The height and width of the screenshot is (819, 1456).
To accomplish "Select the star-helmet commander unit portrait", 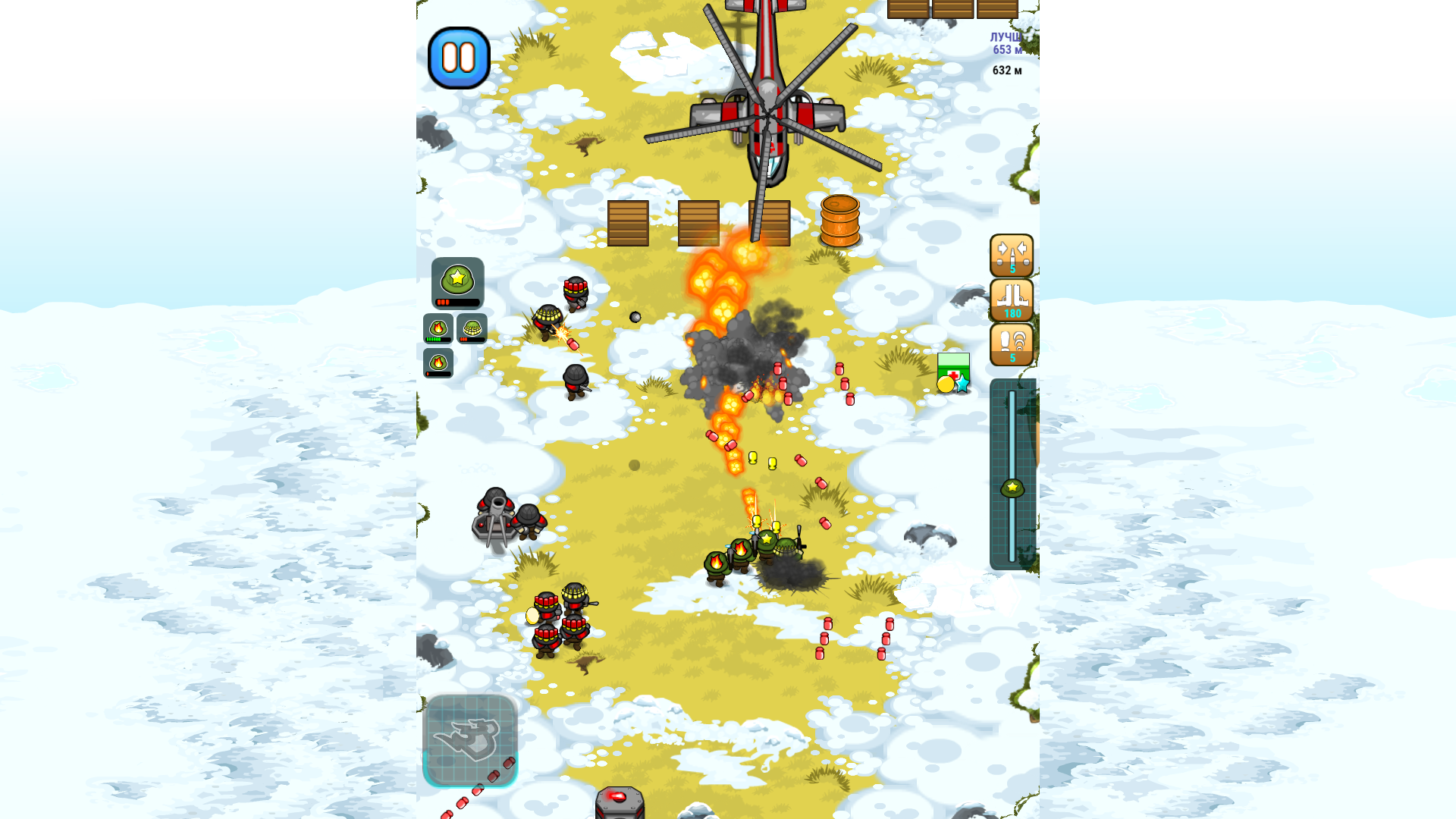I will (x=458, y=282).
